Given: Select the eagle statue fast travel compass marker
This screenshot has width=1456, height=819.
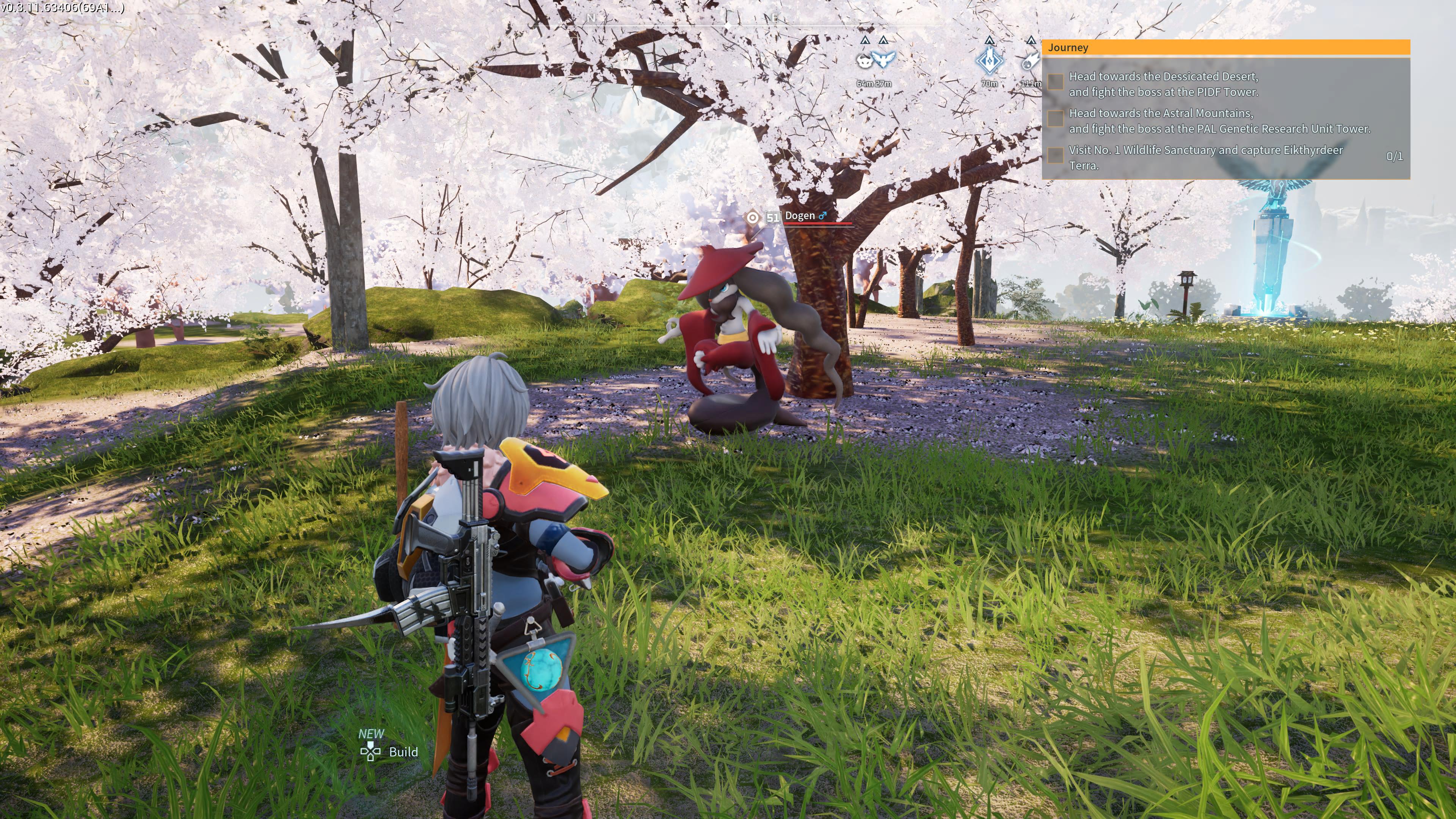Looking at the screenshot, I should [x=883, y=59].
